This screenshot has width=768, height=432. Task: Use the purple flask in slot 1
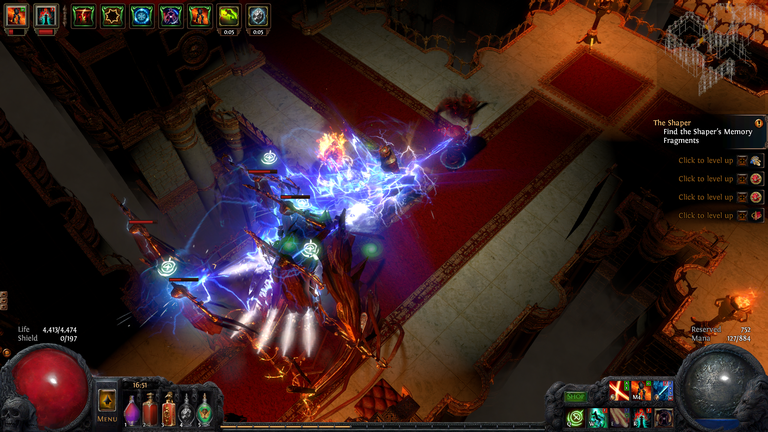click(134, 411)
